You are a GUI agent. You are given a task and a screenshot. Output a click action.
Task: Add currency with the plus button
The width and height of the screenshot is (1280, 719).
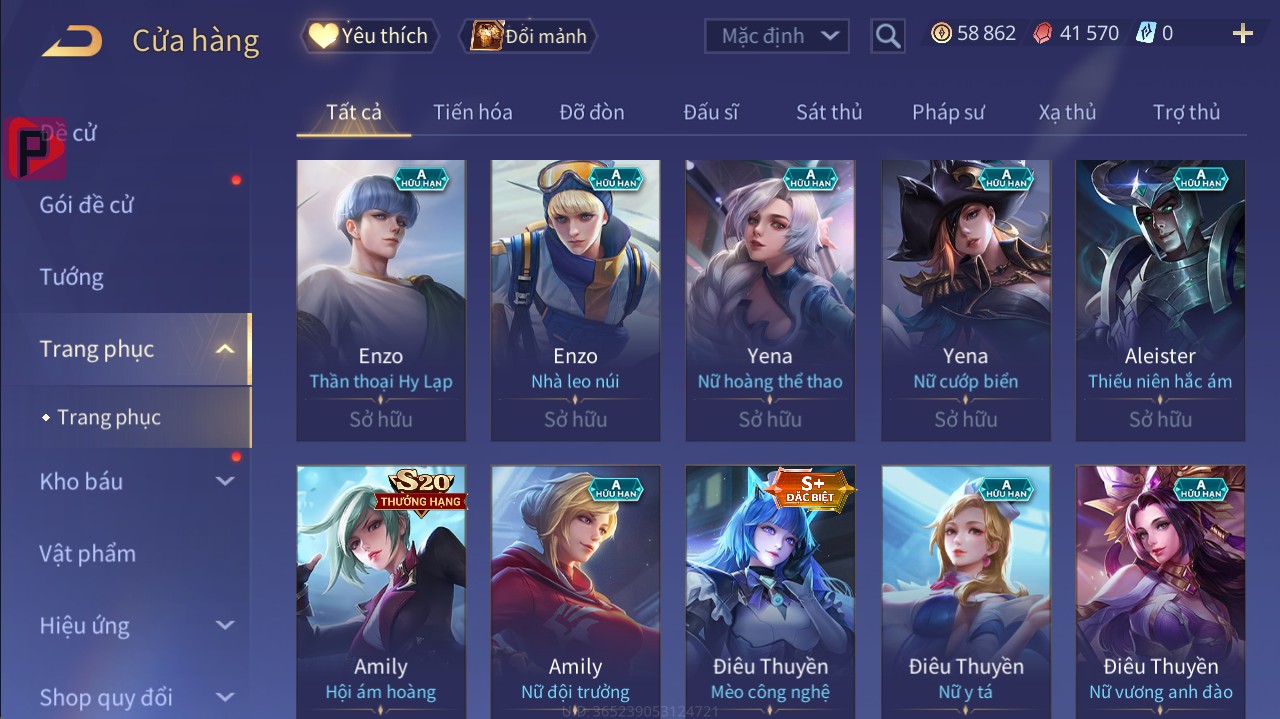pos(1243,34)
